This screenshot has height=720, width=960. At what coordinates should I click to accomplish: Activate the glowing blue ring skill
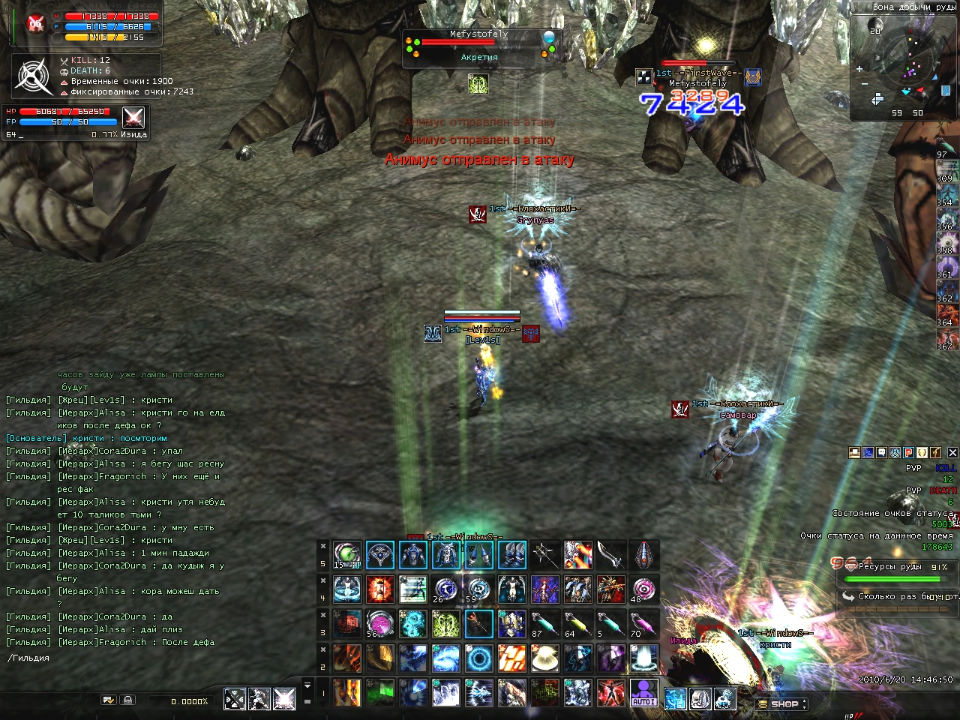click(480, 658)
